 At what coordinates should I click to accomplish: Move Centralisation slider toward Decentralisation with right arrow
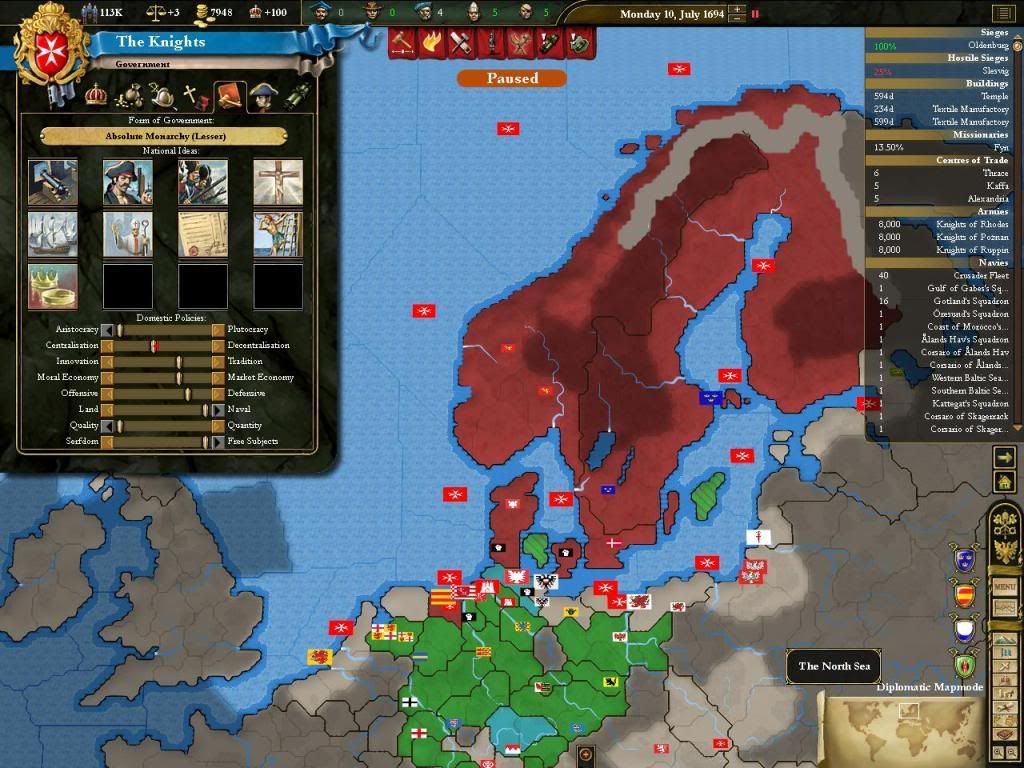coord(218,346)
